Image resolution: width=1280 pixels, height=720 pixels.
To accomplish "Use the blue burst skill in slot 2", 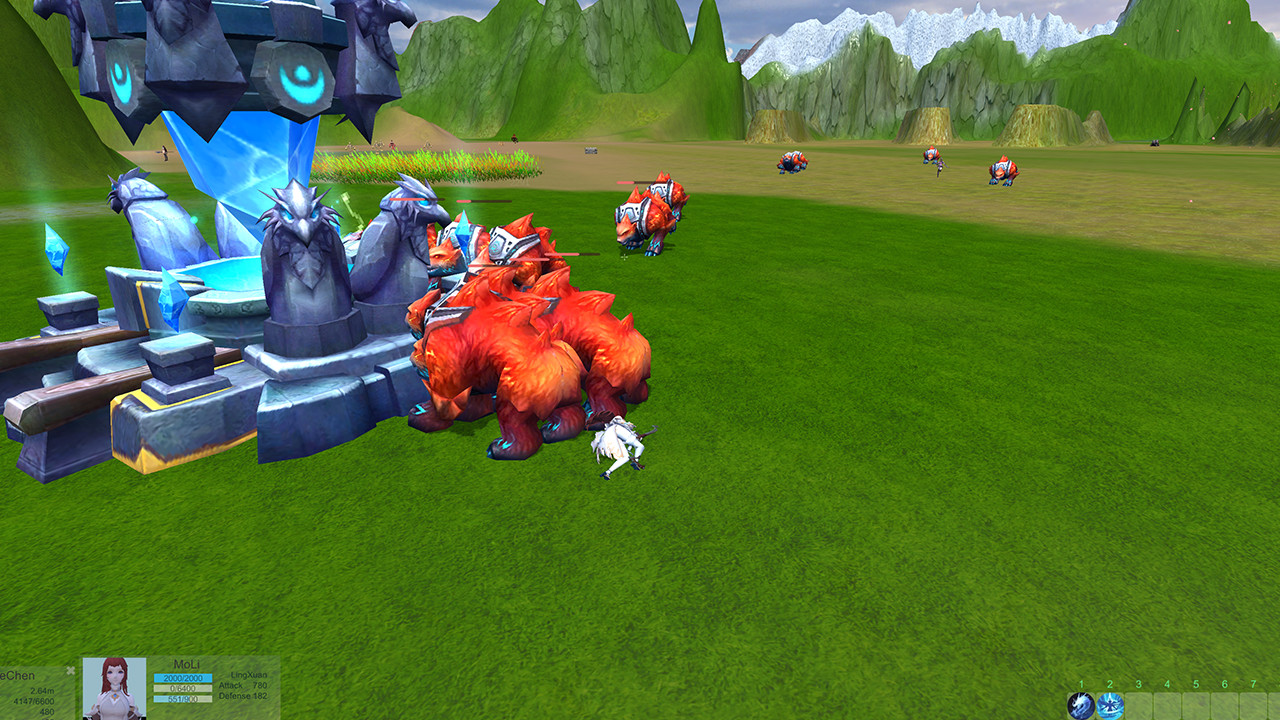I will (1109, 706).
